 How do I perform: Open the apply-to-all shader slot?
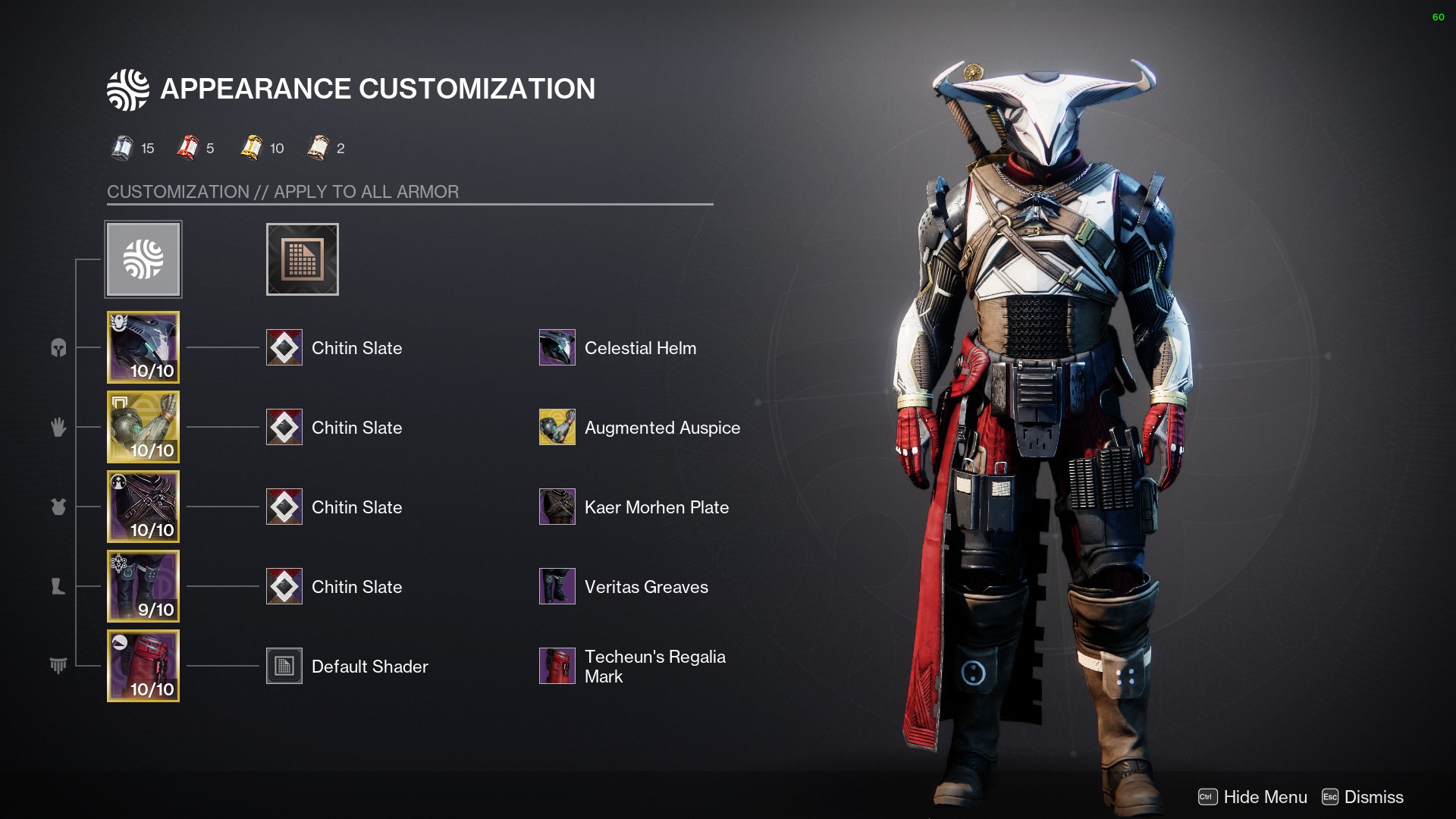coord(302,259)
